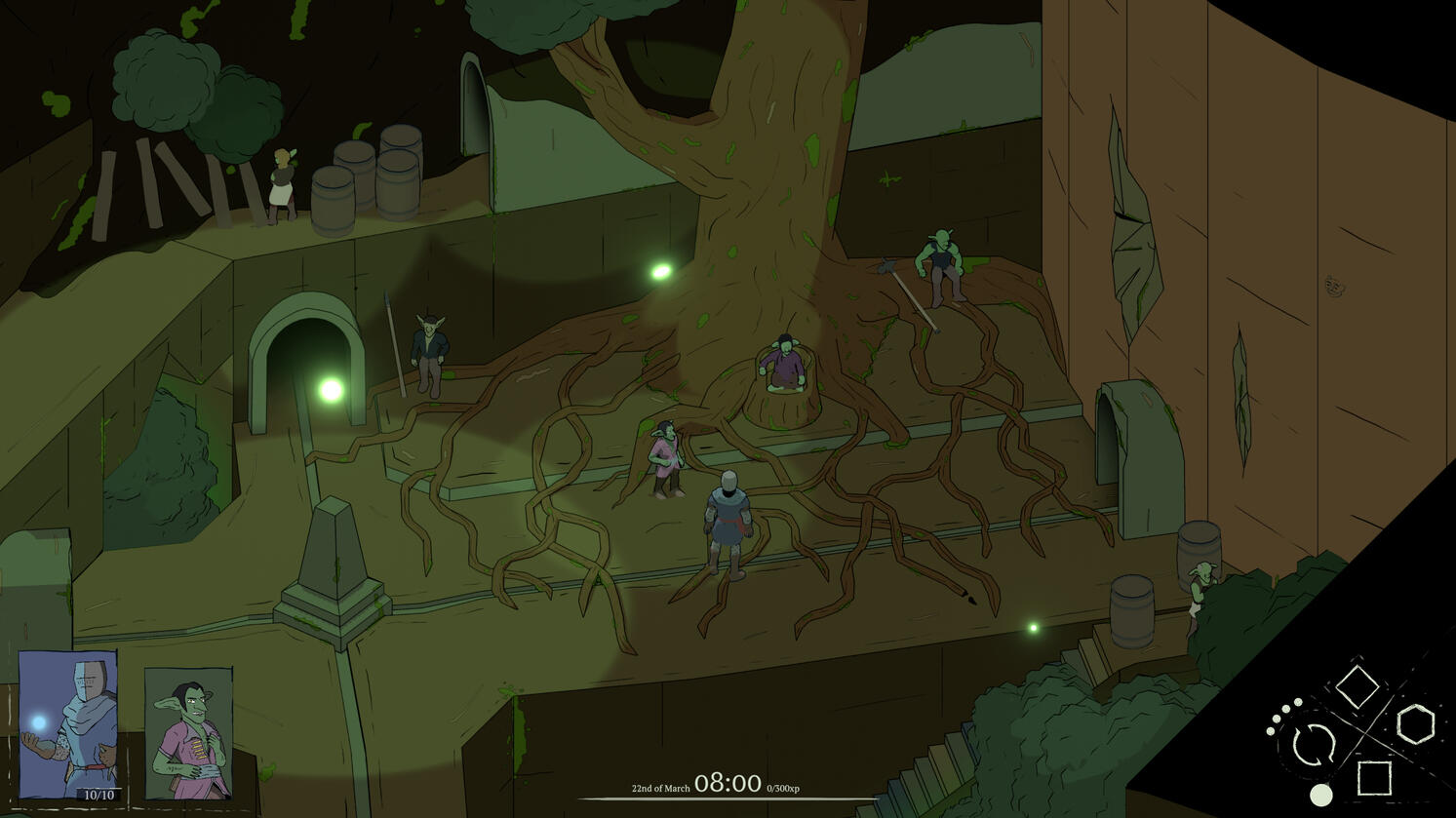Click the circular arrows cycle icon
The height and width of the screenshot is (818, 1456).
1314,746
